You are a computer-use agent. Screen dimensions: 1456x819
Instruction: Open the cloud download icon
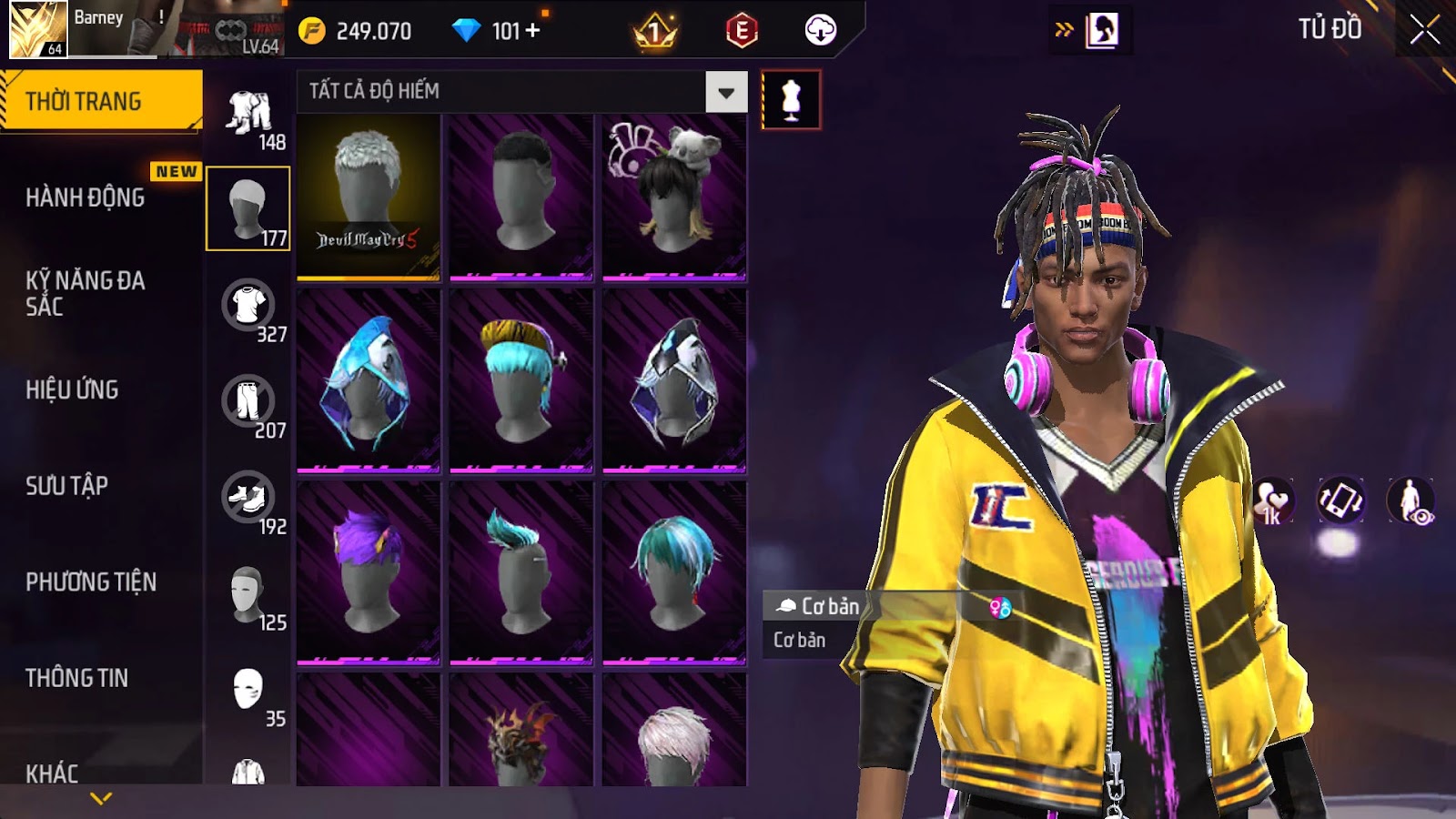[820, 31]
